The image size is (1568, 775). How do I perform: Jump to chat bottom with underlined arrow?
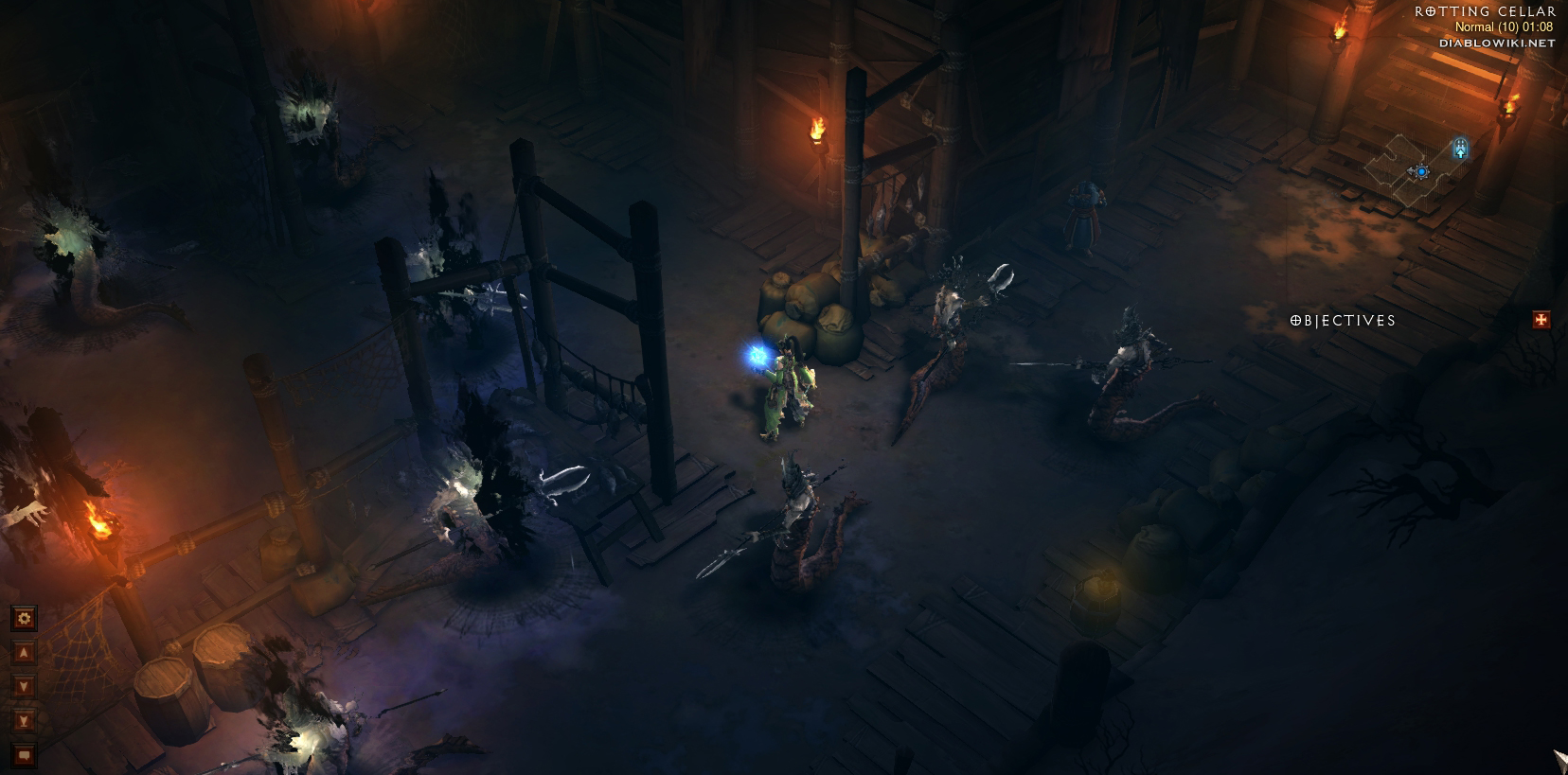tap(24, 721)
